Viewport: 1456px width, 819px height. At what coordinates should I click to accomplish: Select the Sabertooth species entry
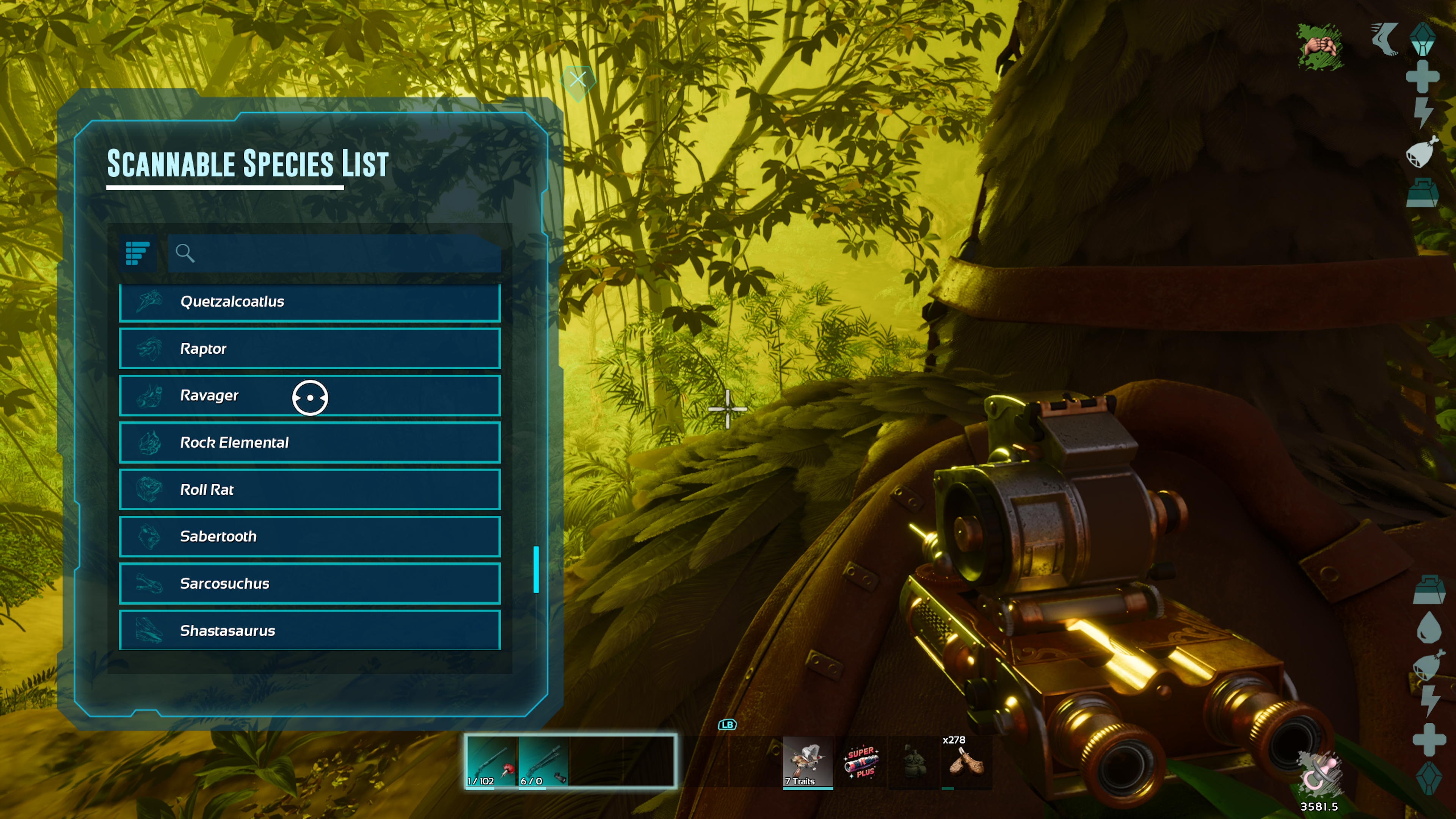click(x=310, y=537)
